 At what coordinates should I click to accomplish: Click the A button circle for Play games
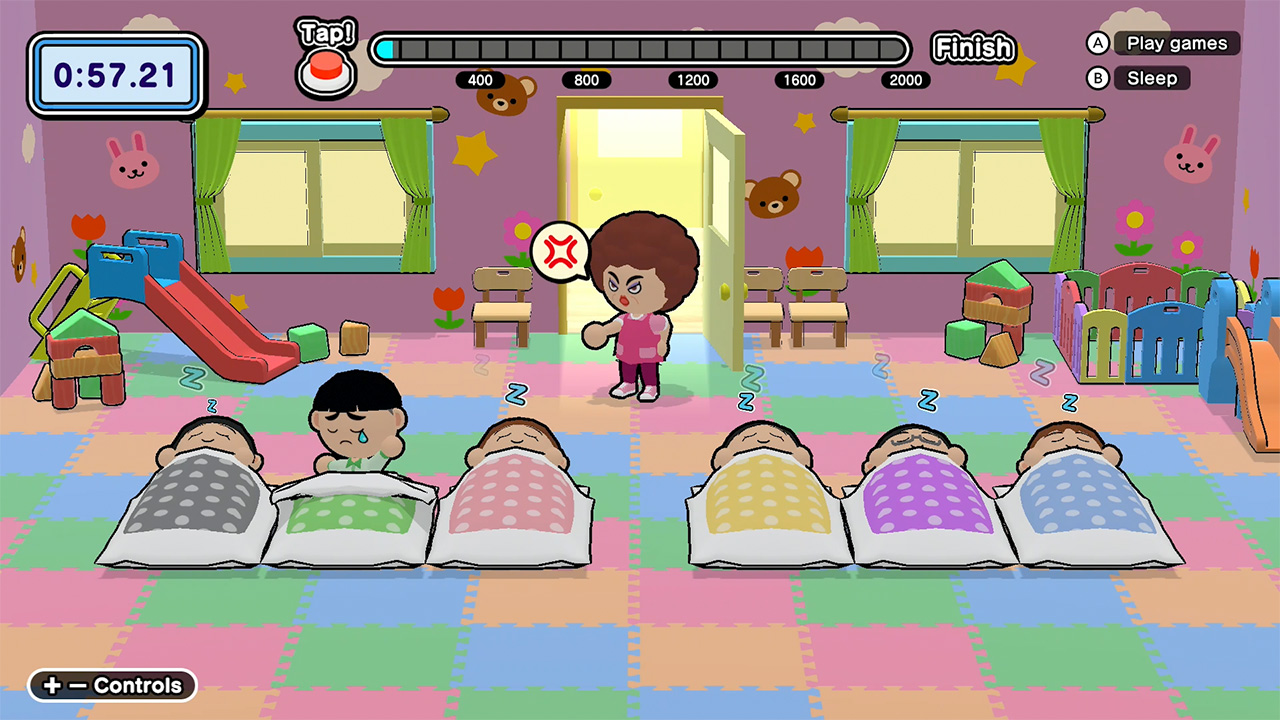click(1097, 43)
